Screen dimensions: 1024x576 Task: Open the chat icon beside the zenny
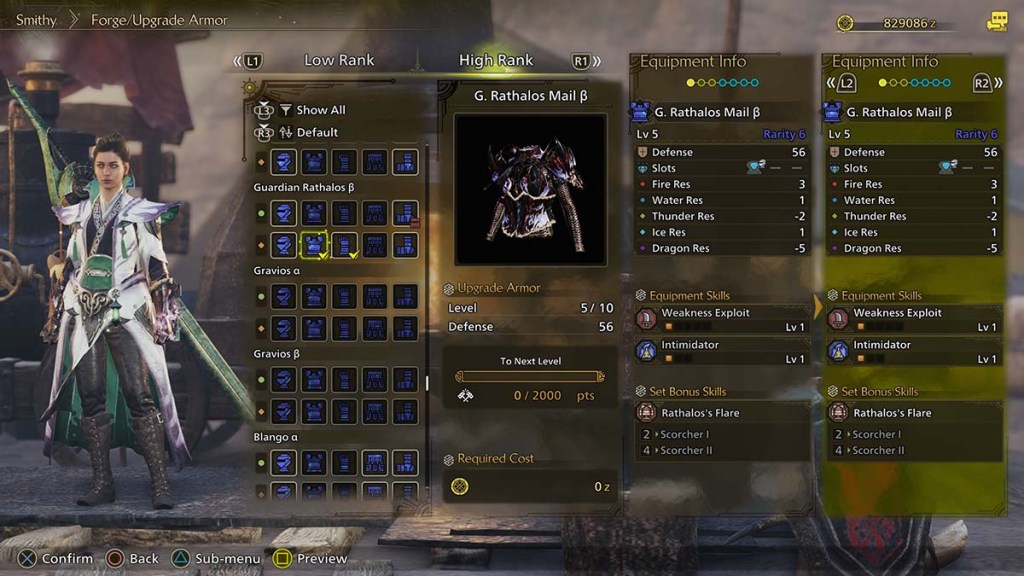tap(996, 21)
